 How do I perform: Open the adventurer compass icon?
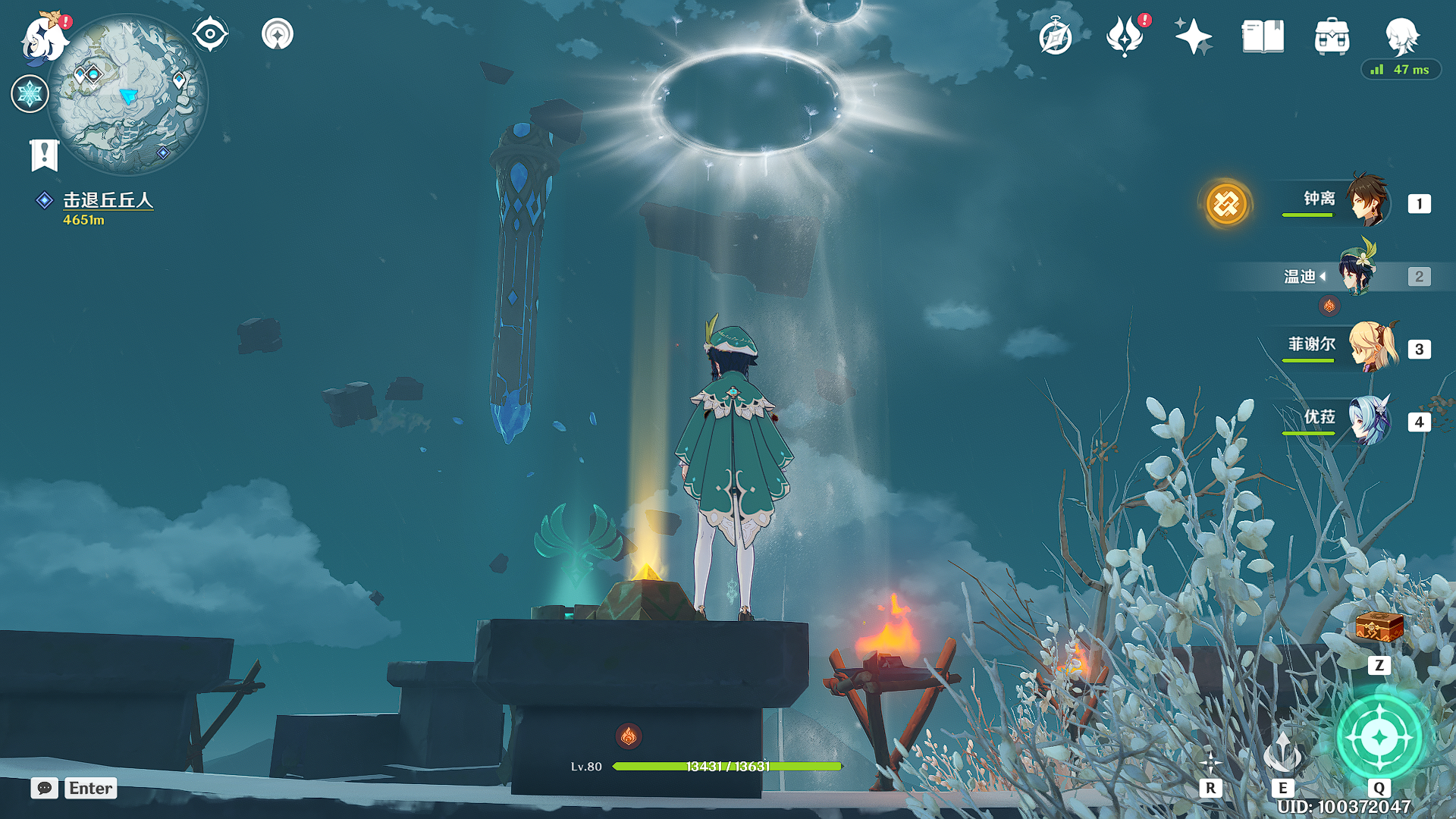coord(1056,36)
